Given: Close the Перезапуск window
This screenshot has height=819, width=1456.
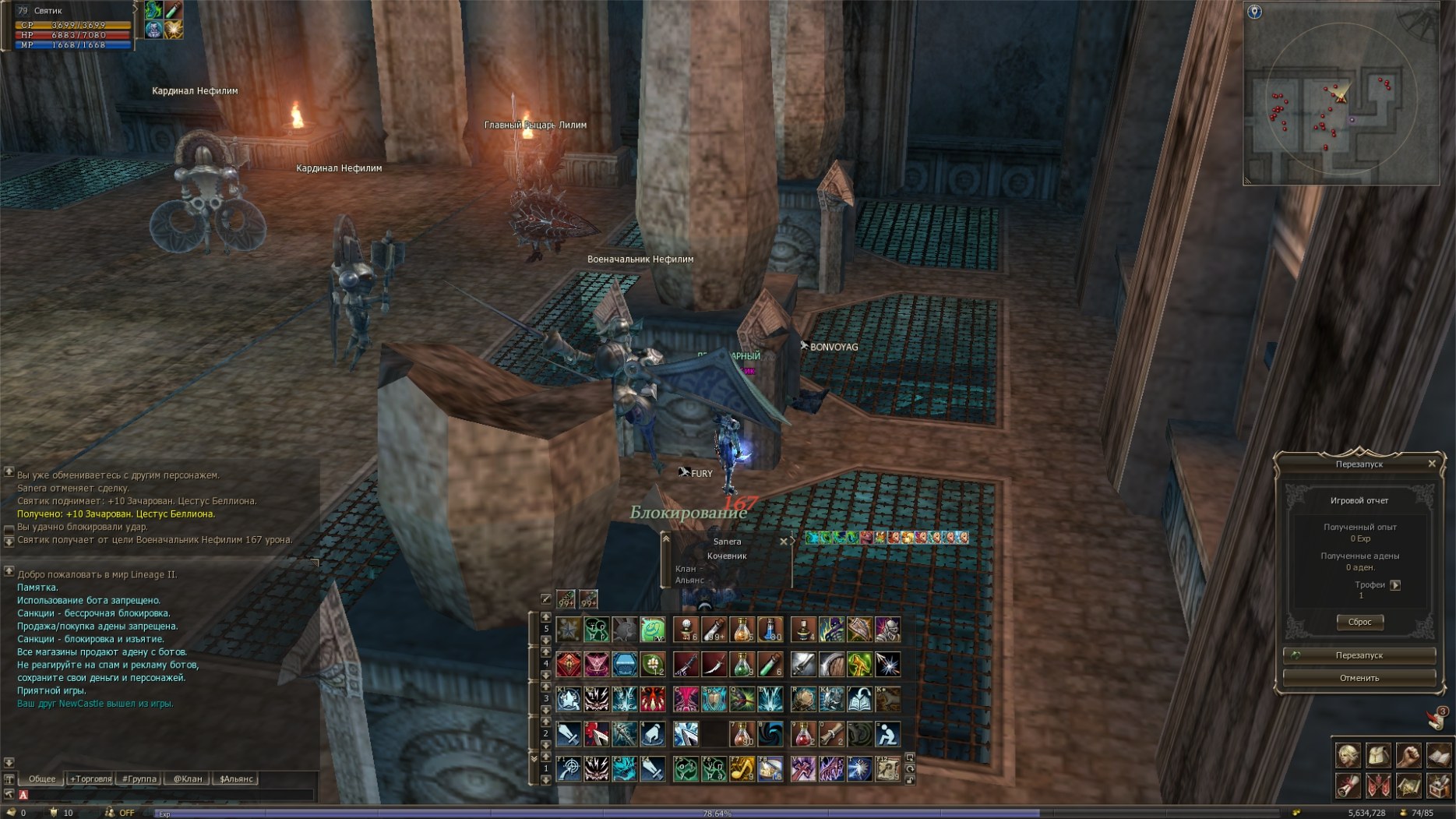Looking at the screenshot, I should pyautogui.click(x=1432, y=464).
